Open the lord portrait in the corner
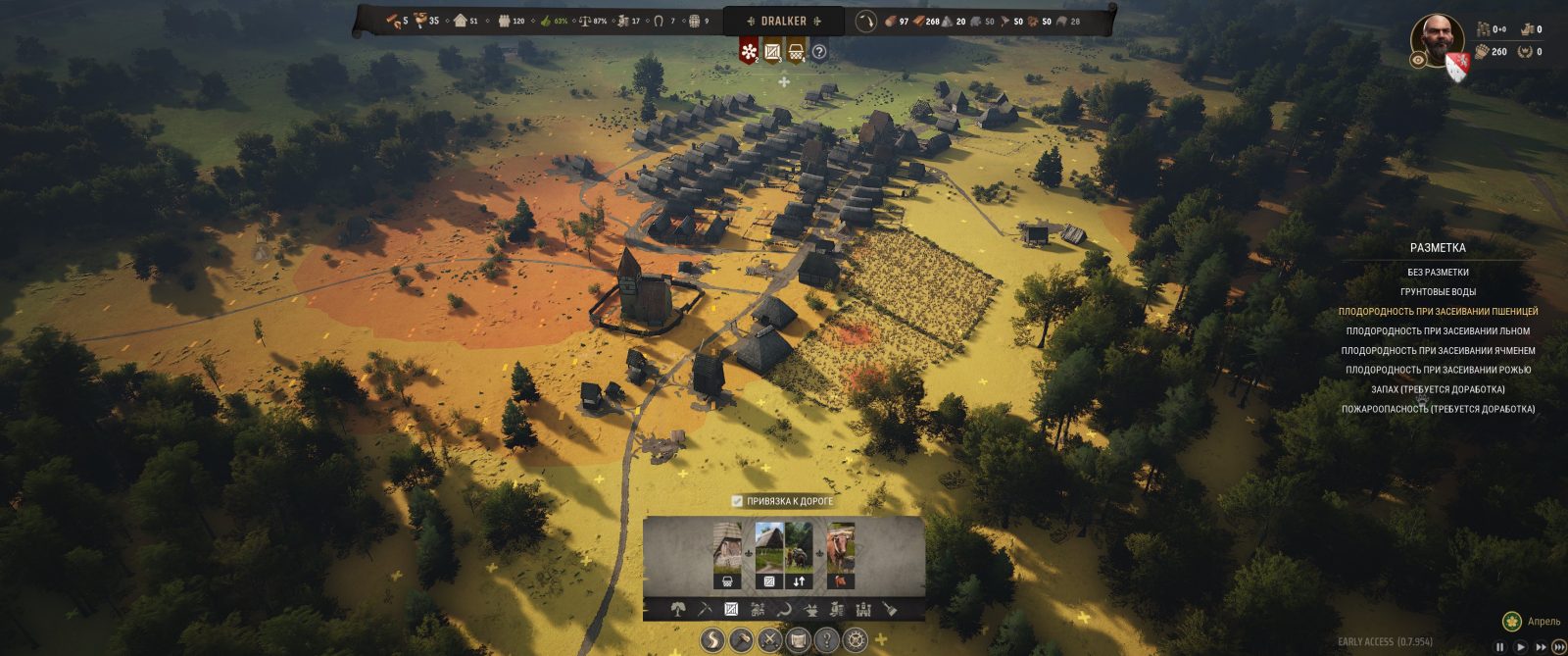Viewport: 1568px width, 656px height. tap(1437, 39)
